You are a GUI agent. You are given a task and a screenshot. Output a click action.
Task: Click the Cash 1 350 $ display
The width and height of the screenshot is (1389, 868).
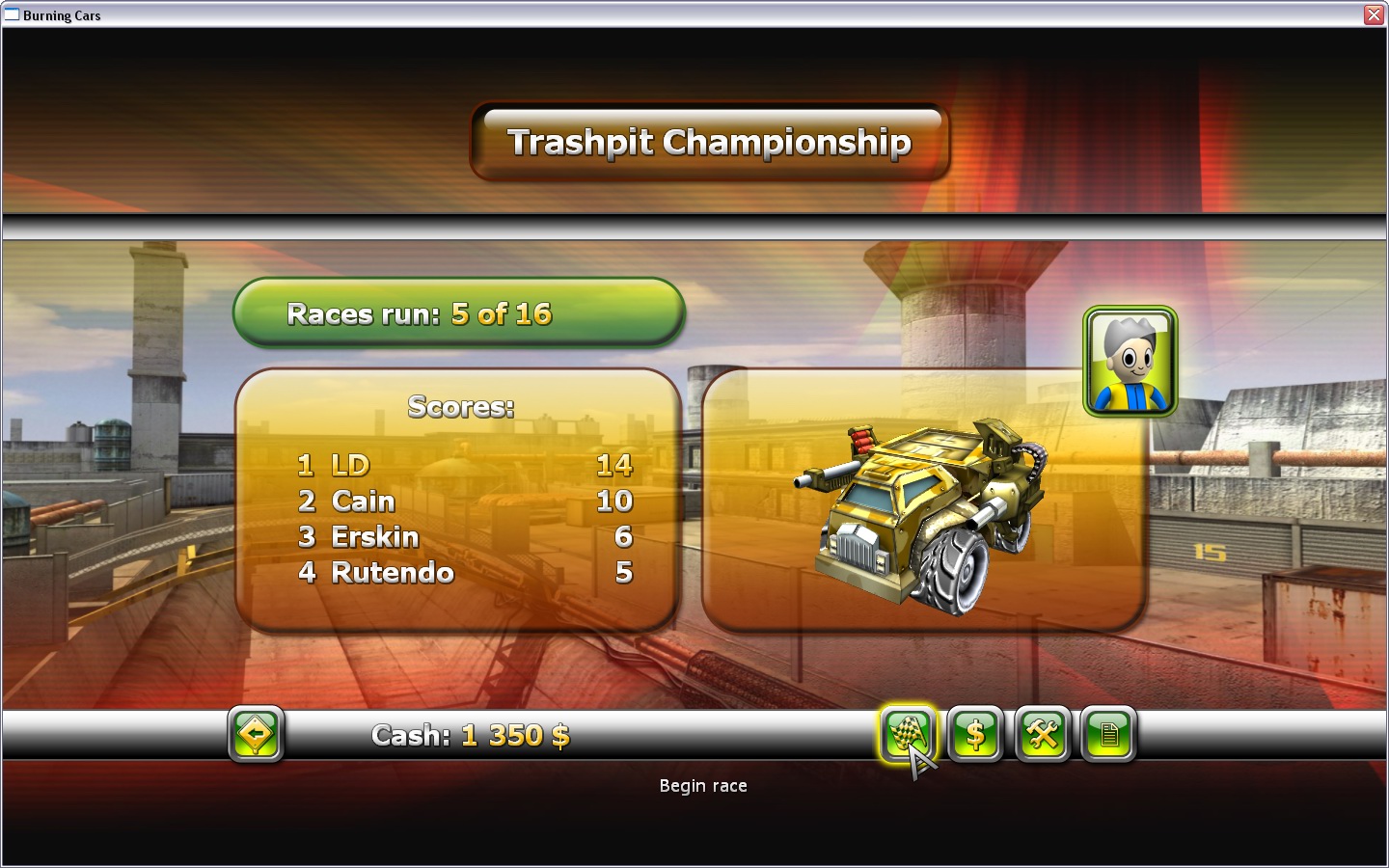472,736
